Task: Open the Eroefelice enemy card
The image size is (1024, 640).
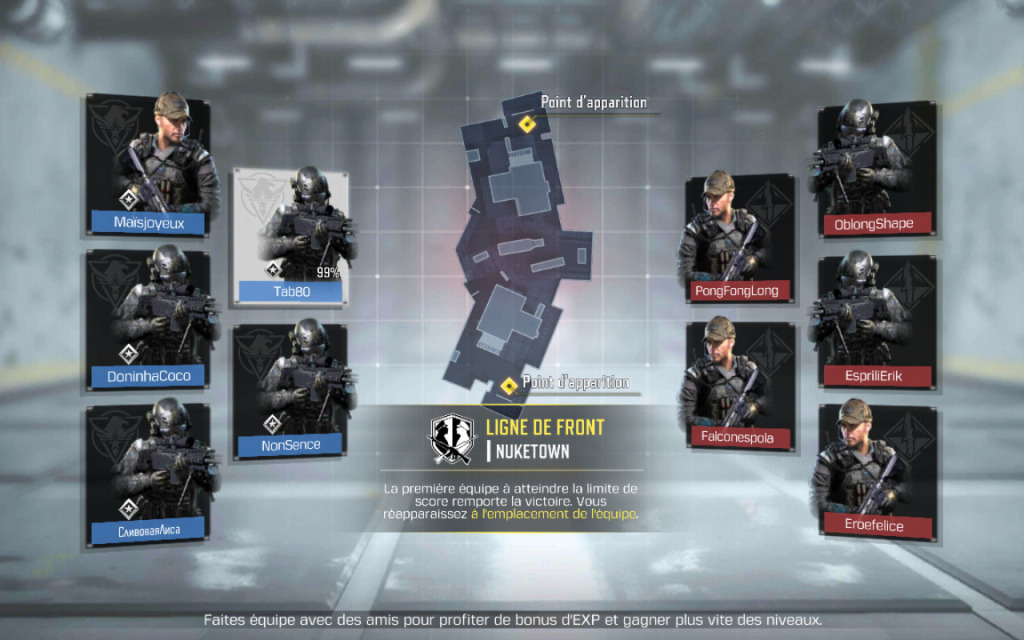Action: pos(876,472)
